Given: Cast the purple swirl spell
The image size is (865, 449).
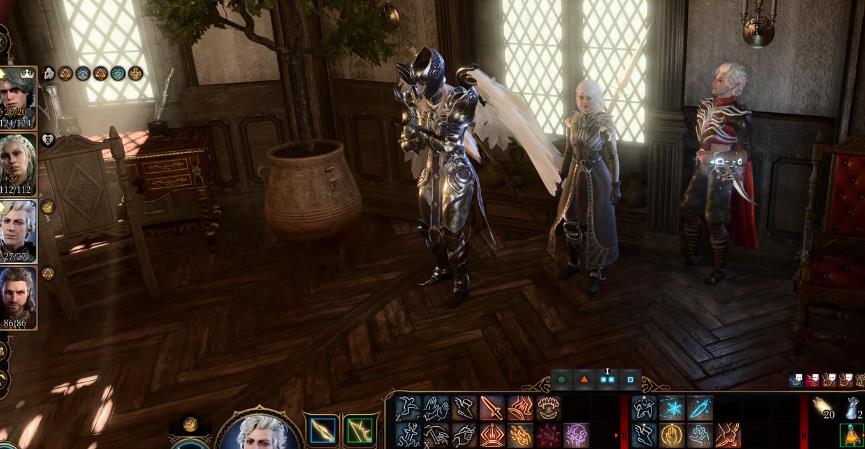Looking at the screenshot, I should 577,435.
